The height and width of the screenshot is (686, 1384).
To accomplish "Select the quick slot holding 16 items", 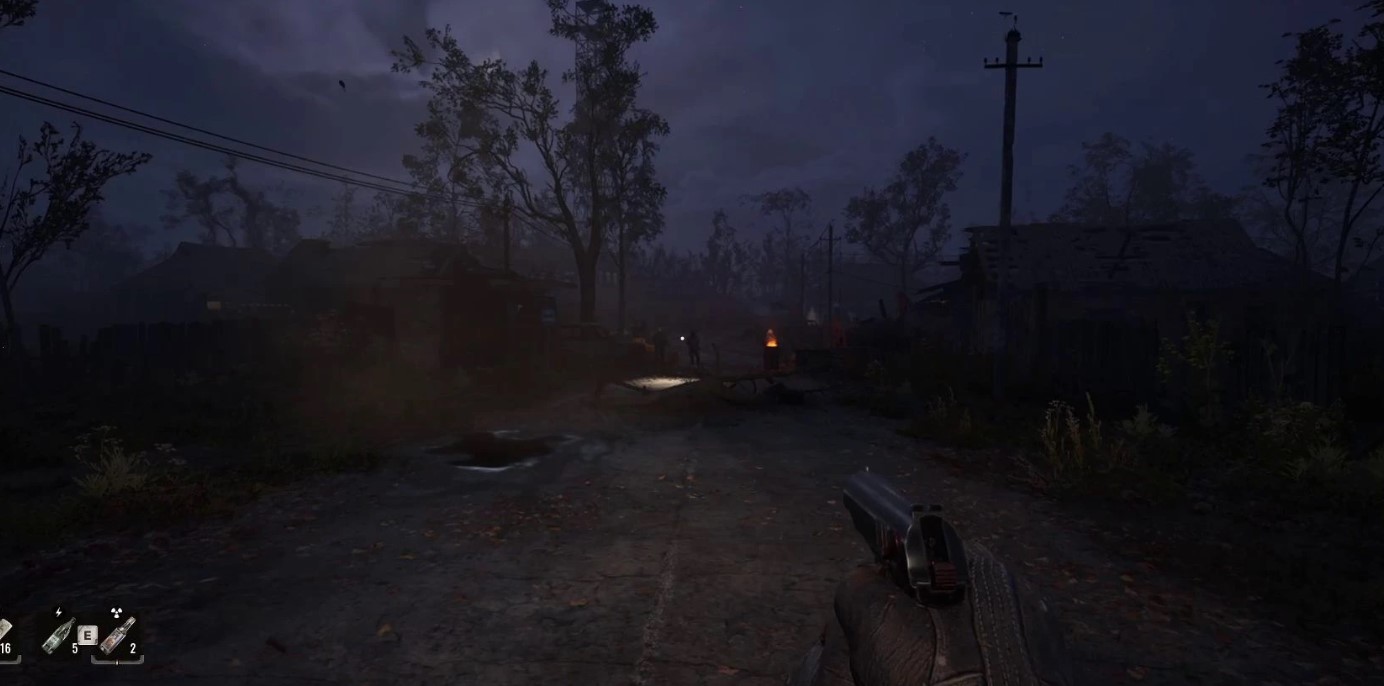I will pos(5,636).
